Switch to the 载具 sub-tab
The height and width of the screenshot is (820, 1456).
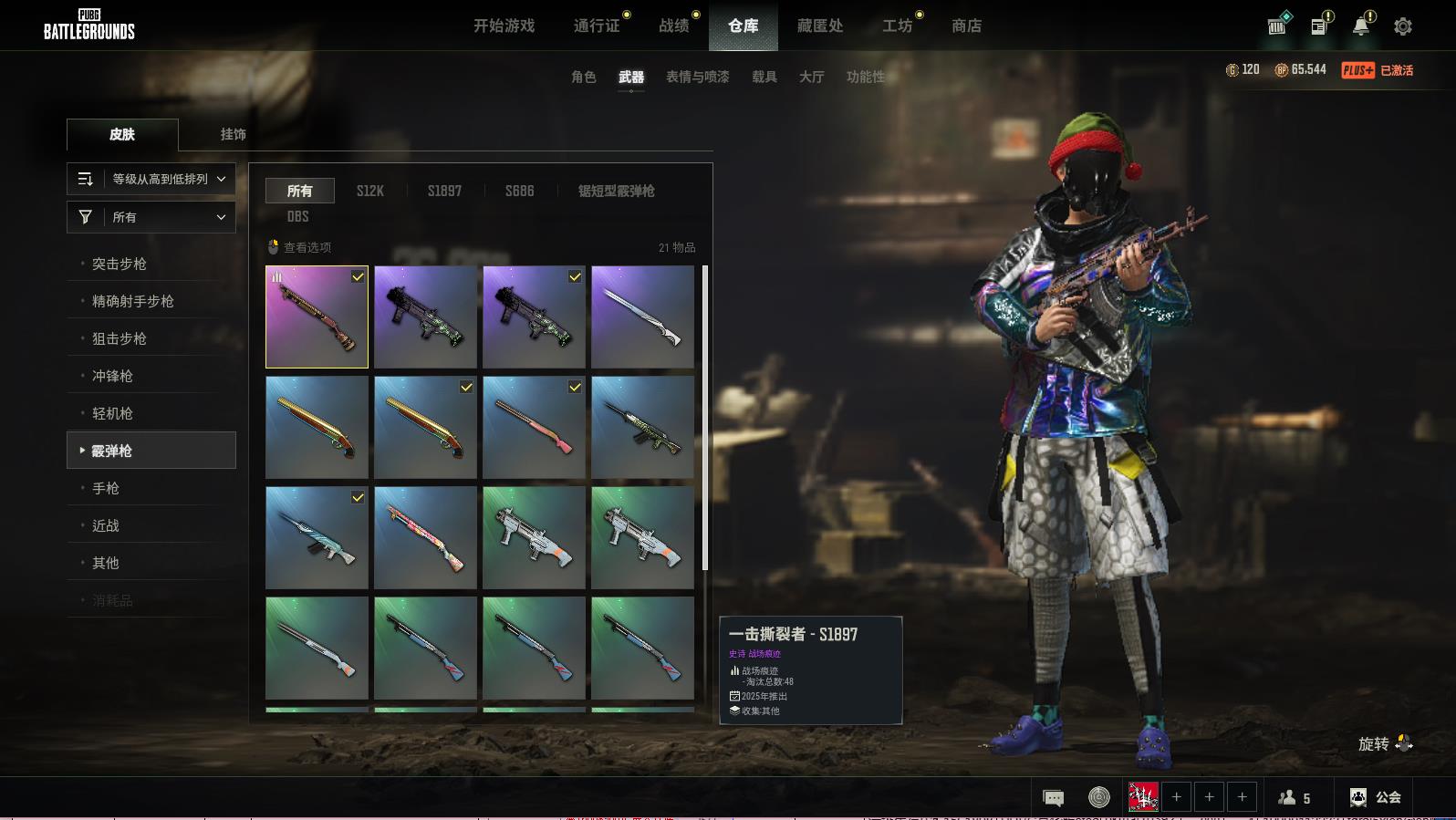(764, 77)
